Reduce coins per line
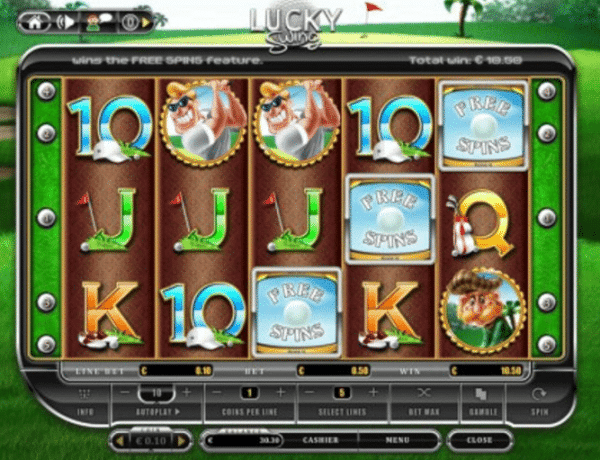The image size is (600, 460). click(x=217, y=393)
